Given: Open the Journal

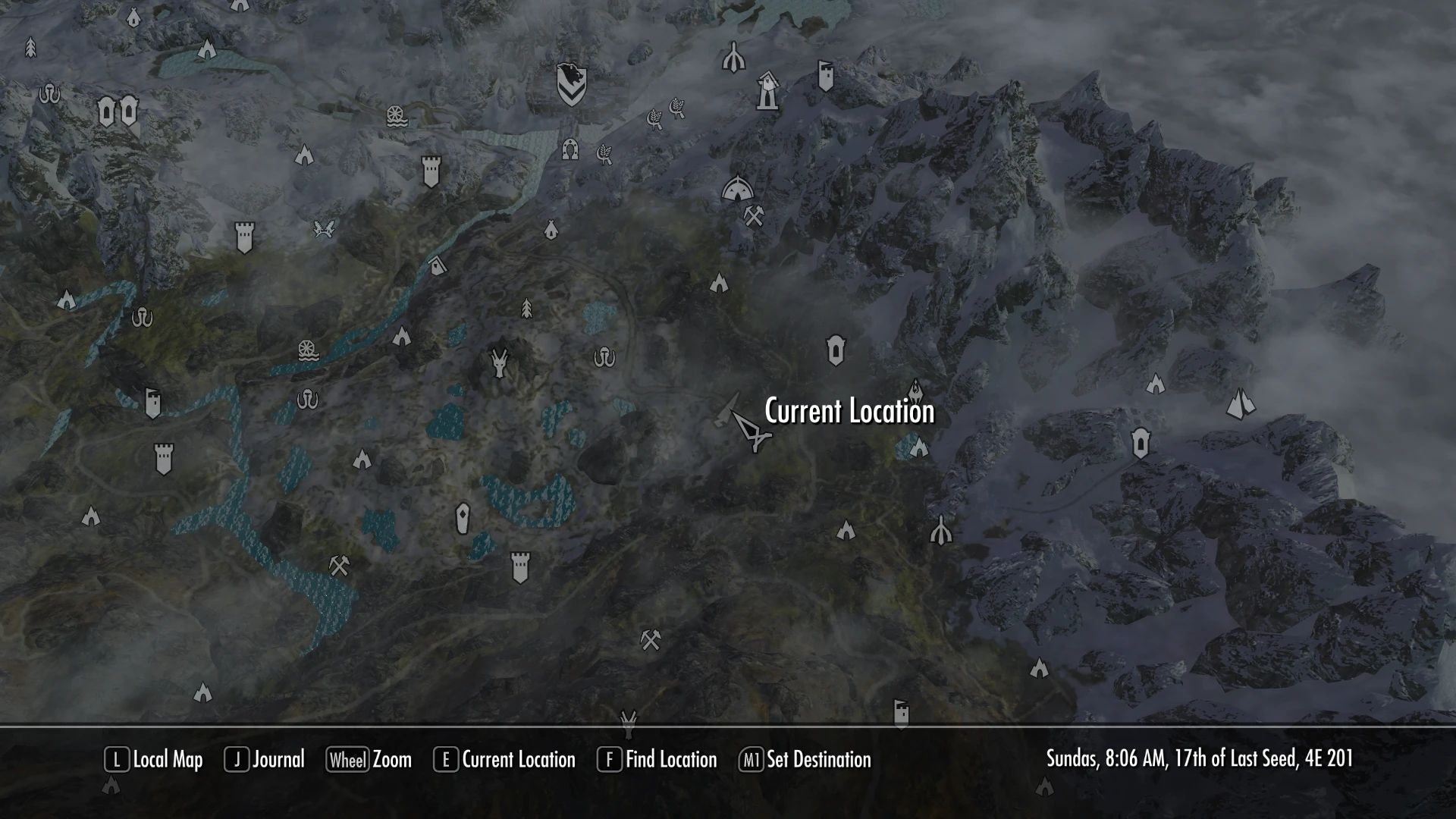Looking at the screenshot, I should click(x=278, y=760).
